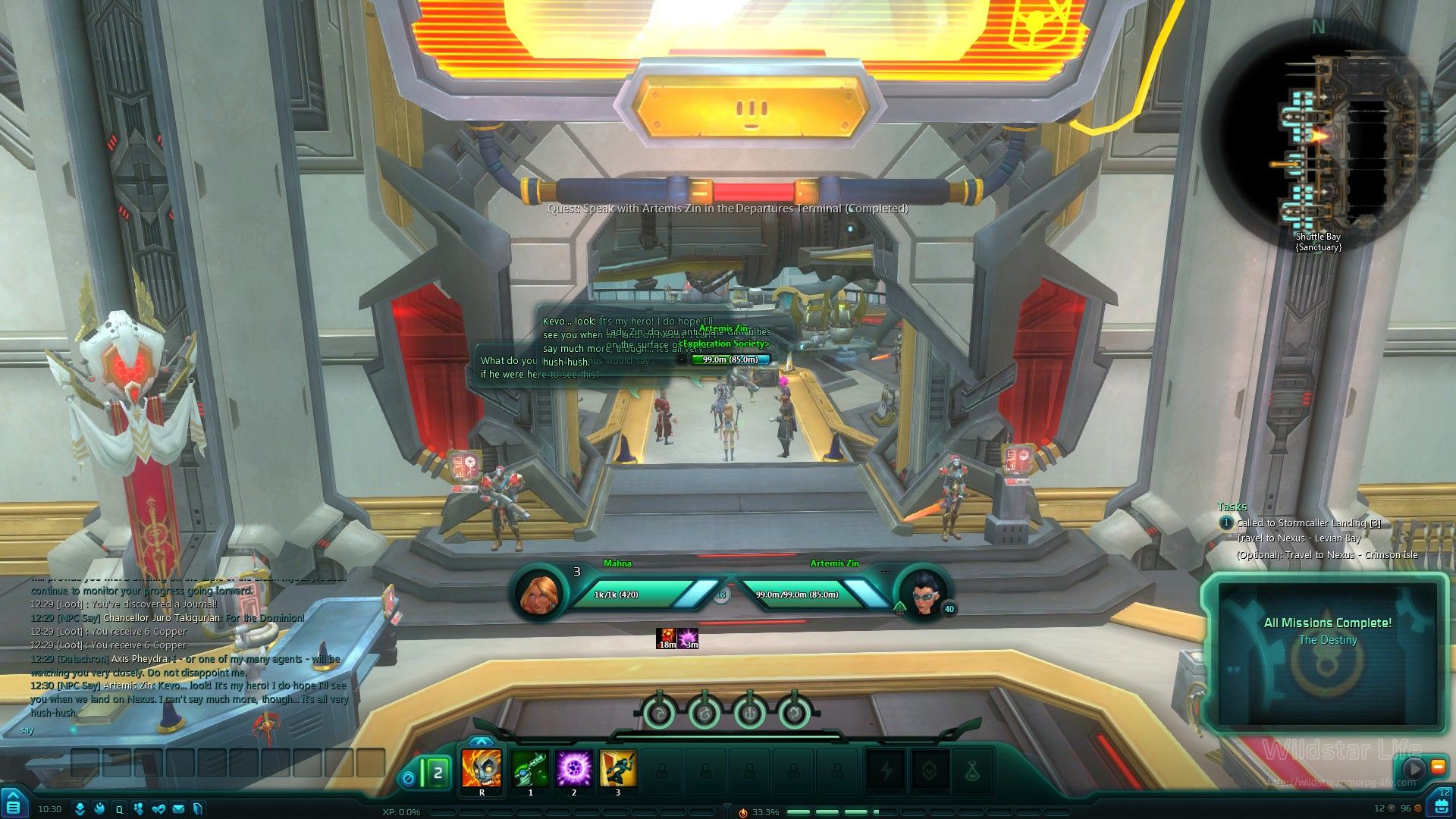
Task: Activate the flaming skull ability
Action: point(482,768)
